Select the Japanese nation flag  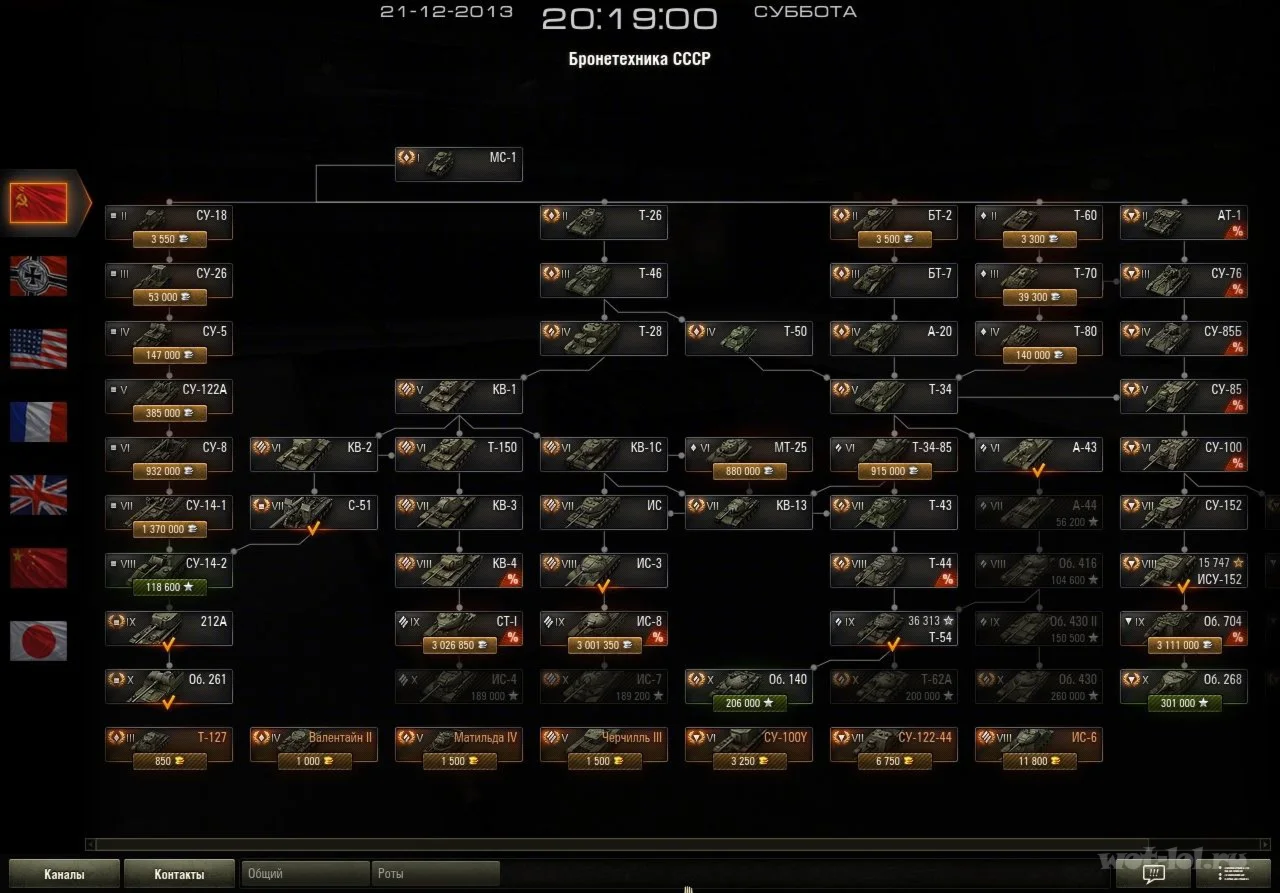38,640
